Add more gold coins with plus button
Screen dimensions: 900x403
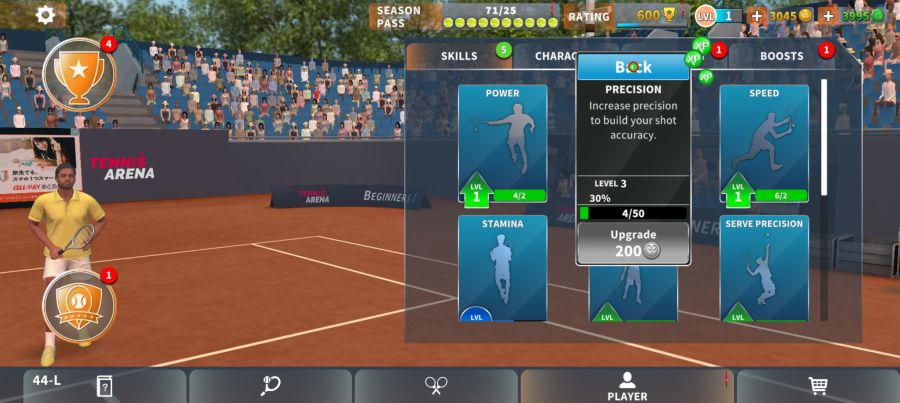[757, 16]
